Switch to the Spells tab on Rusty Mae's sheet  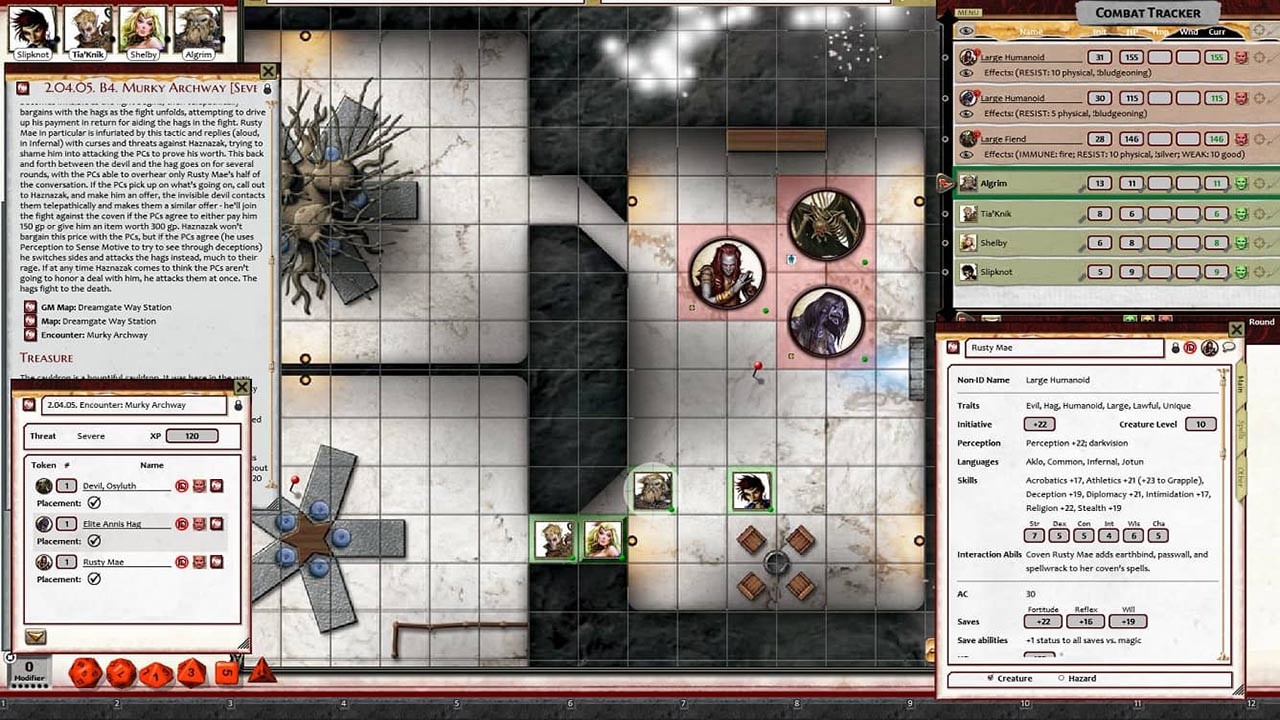[x=1241, y=428]
